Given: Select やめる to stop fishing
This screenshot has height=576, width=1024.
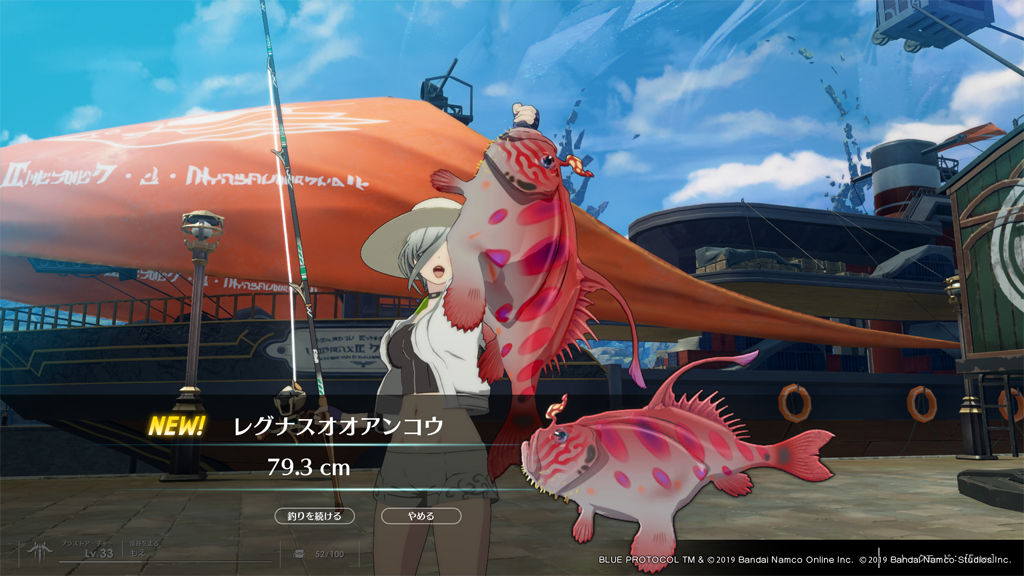Looking at the screenshot, I should [421, 516].
